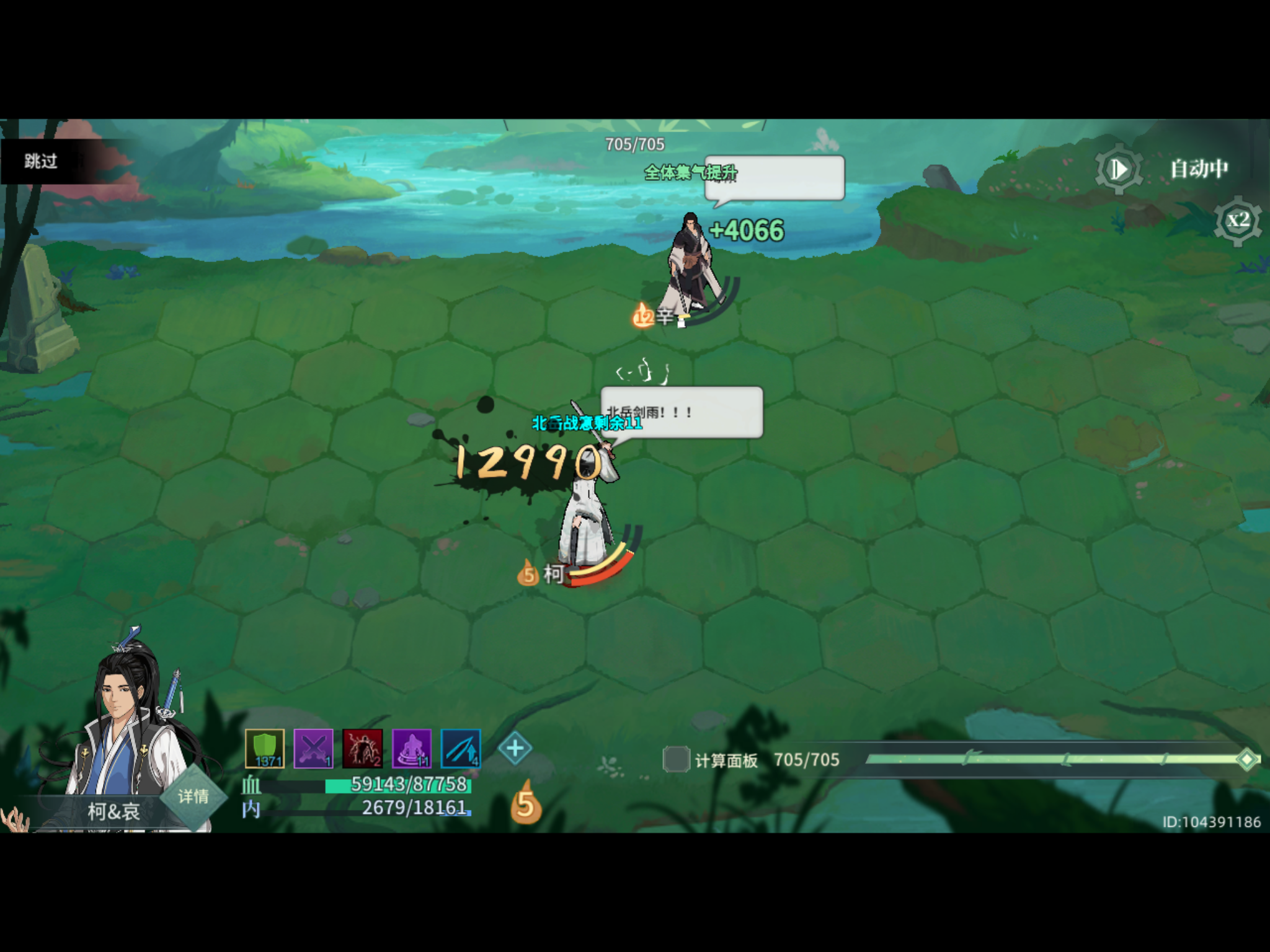The height and width of the screenshot is (952, 1270).
Task: Click the gear icon with play arrow
Action: 1120,169
